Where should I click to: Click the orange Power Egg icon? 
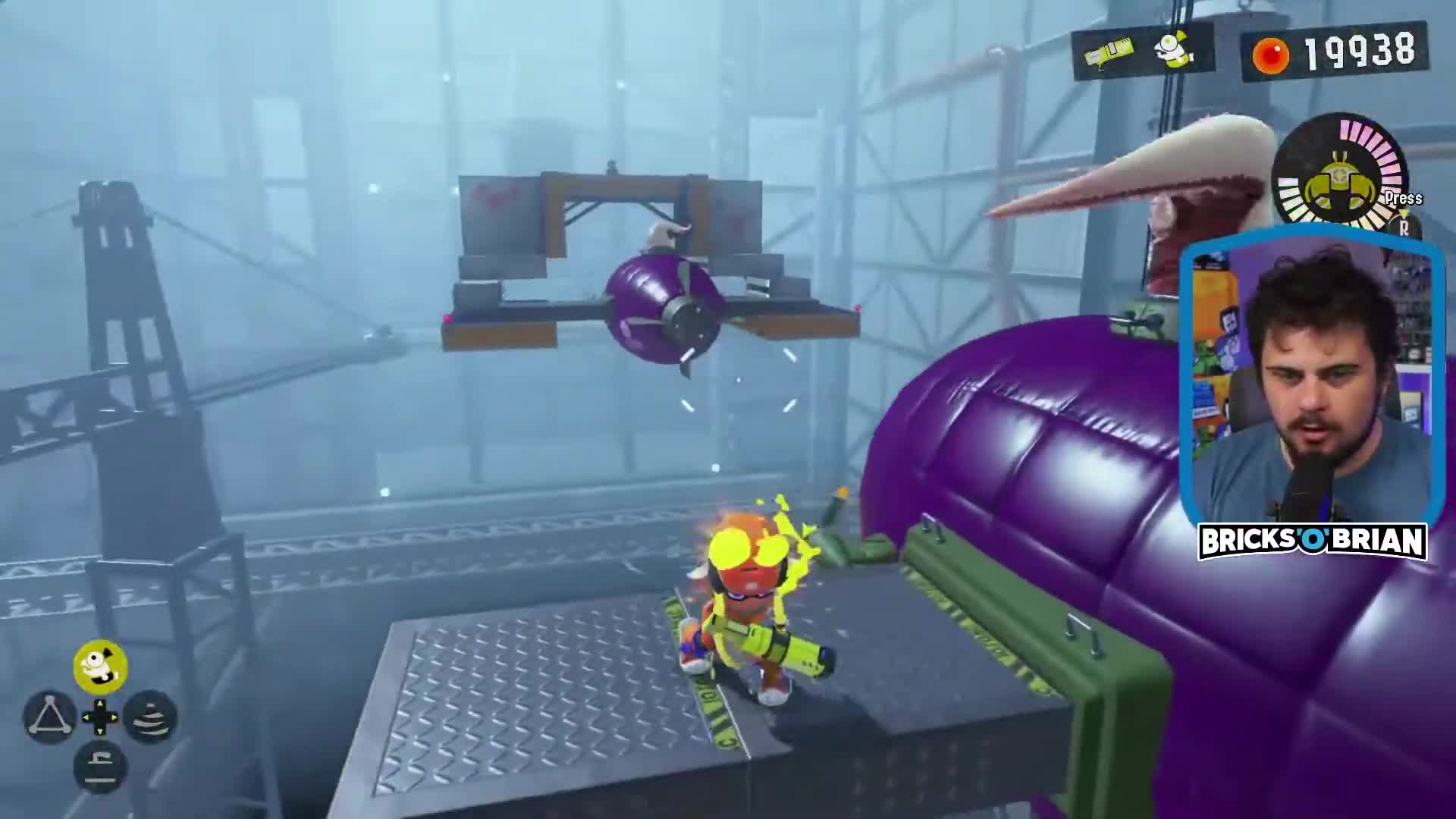pos(1269,55)
